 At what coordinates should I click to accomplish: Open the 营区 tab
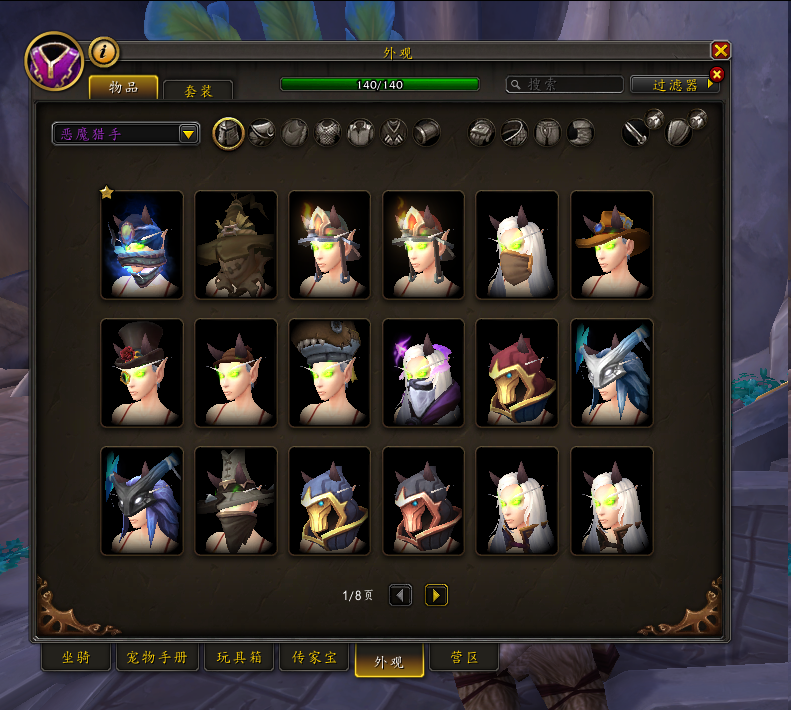(463, 658)
